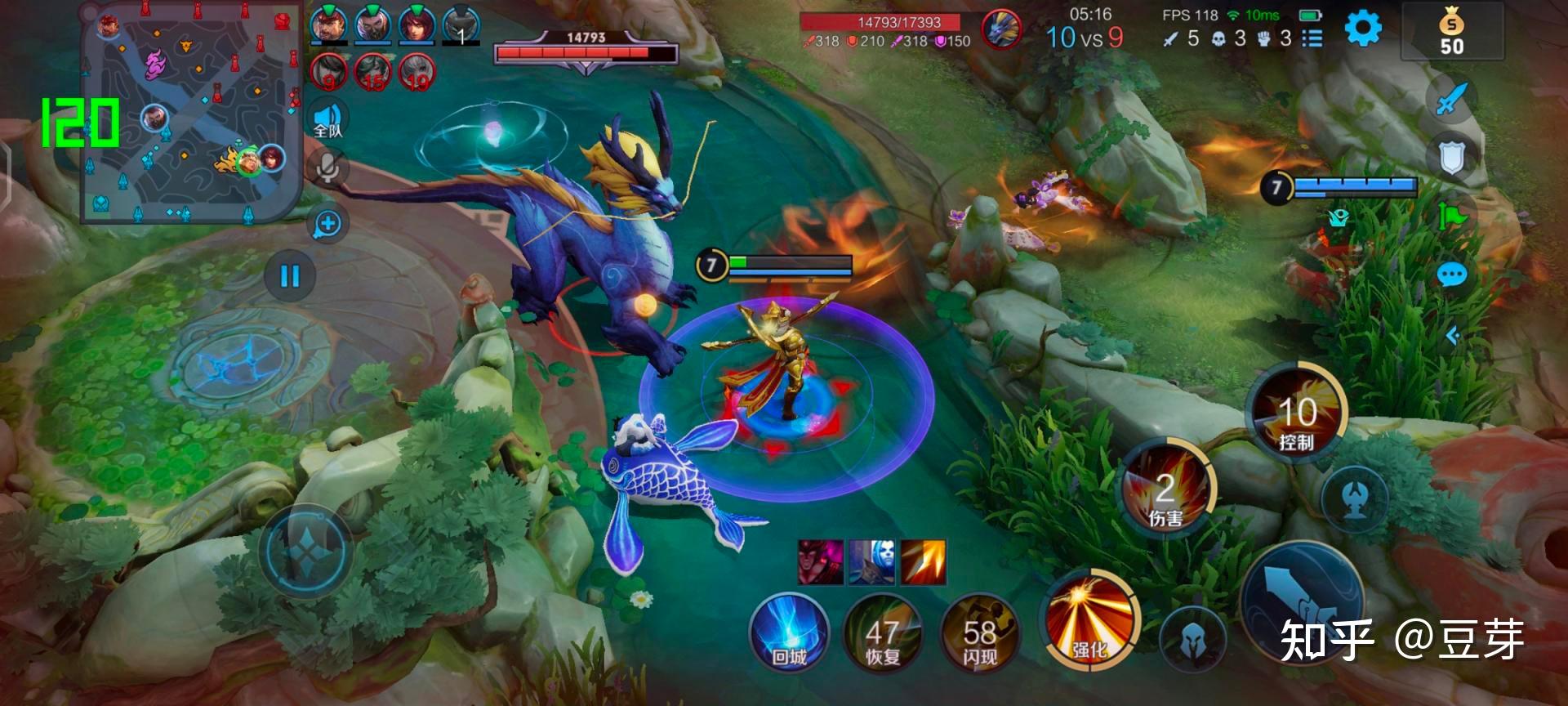The width and height of the screenshot is (1568, 706).
Task: Open the chat bubble quick messages
Action: pyautogui.click(x=1452, y=275)
